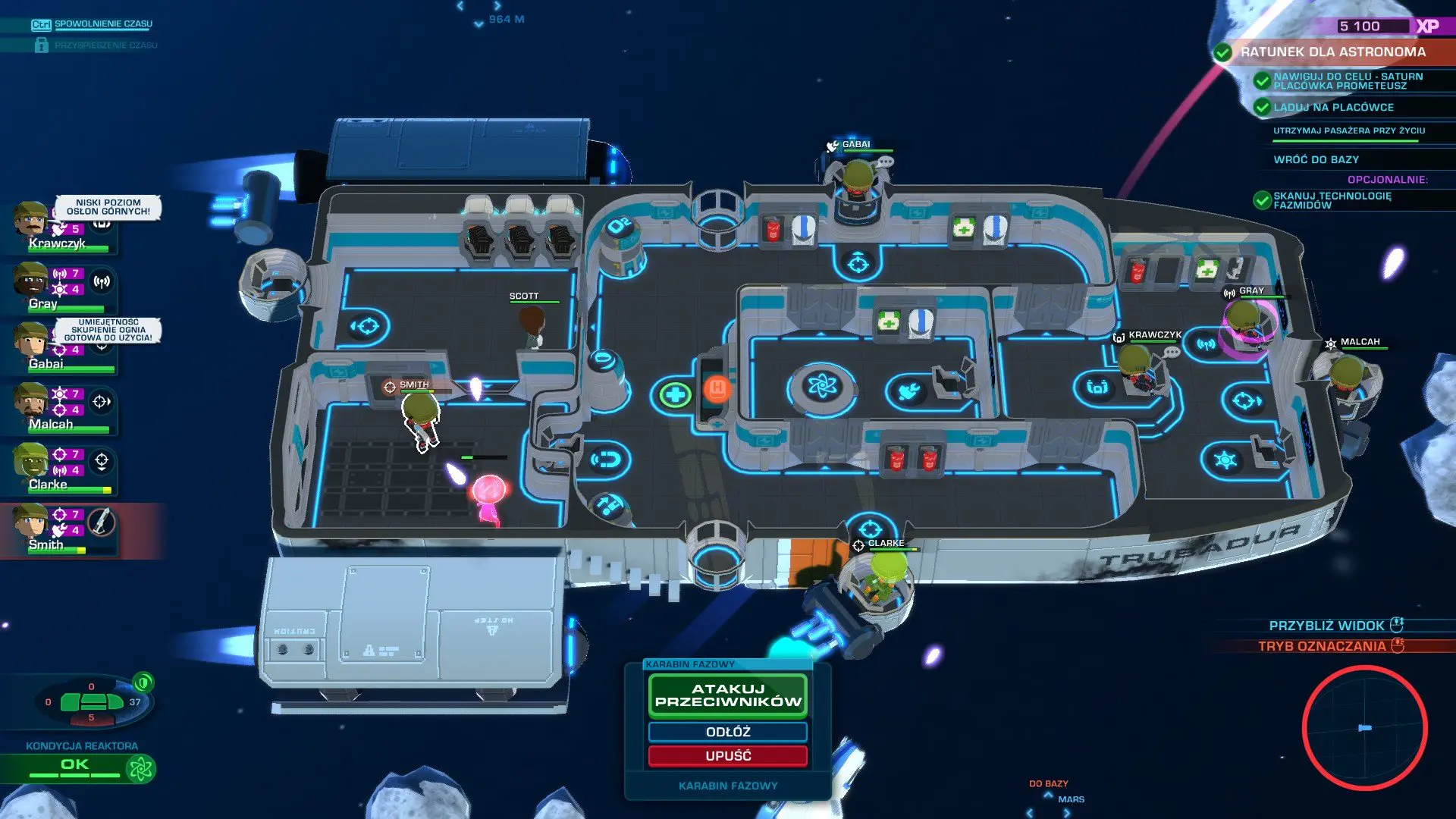
Task: Click the ship shield status display
Action: [92, 702]
